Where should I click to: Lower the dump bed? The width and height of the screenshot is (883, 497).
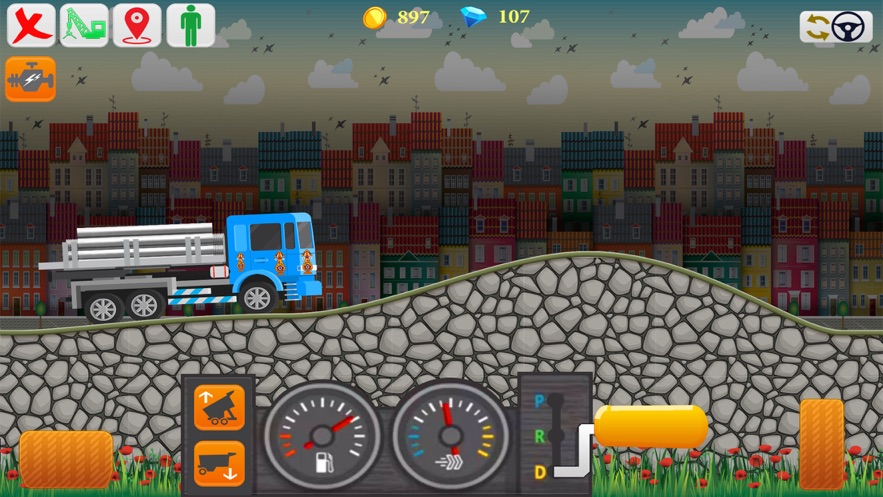pos(219,462)
